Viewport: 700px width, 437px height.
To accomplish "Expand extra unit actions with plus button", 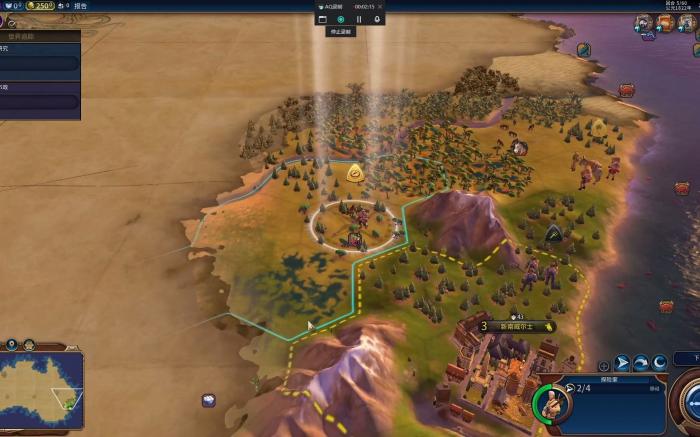I will tap(603, 365).
